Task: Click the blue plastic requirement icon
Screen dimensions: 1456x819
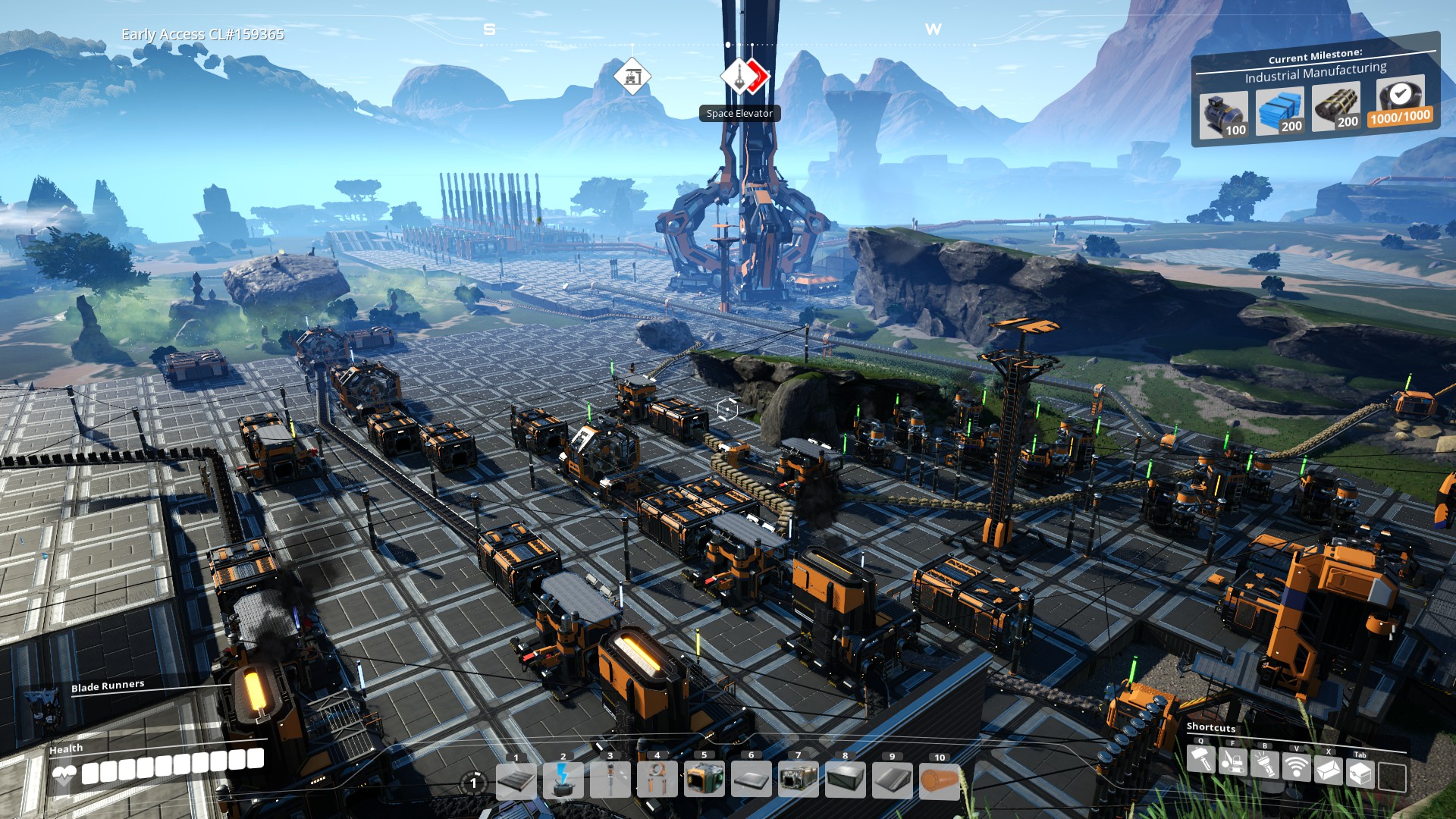Action: 1280,111
